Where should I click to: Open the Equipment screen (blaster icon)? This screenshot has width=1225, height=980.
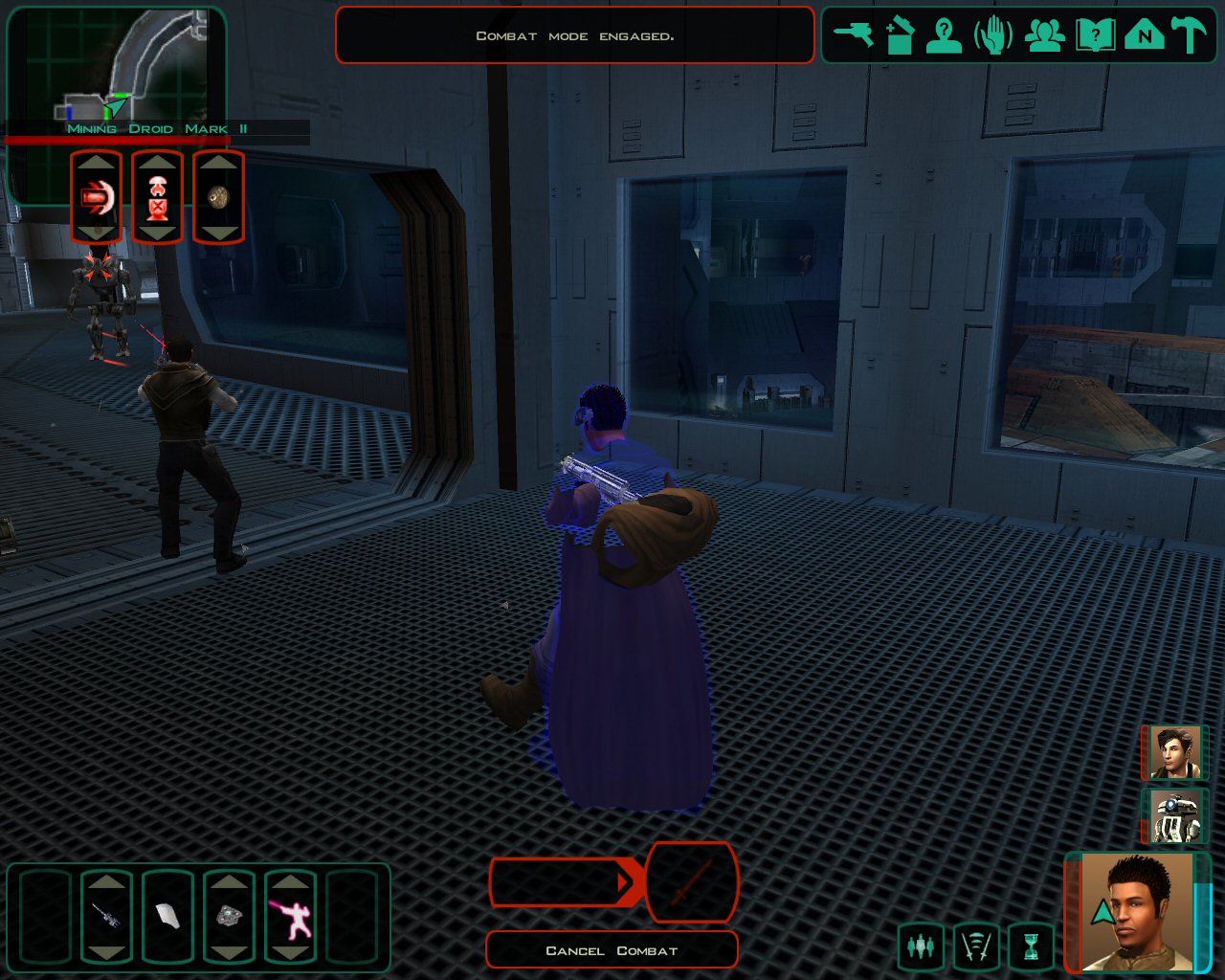pyautogui.click(x=853, y=35)
